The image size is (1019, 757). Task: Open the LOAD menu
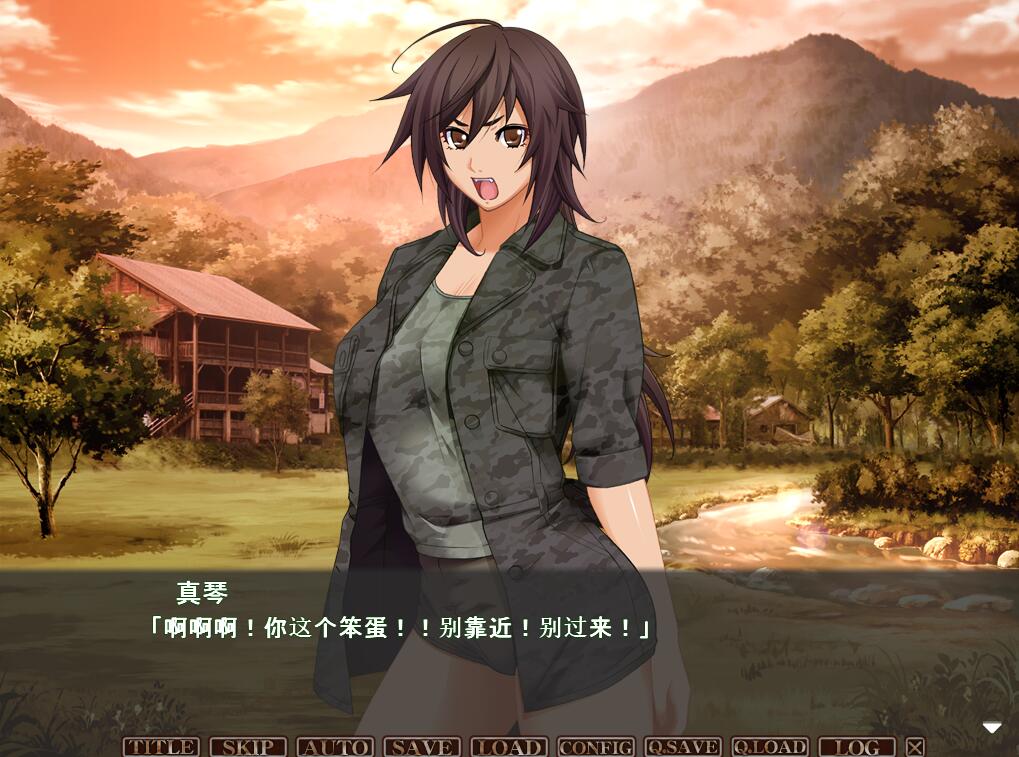click(509, 747)
